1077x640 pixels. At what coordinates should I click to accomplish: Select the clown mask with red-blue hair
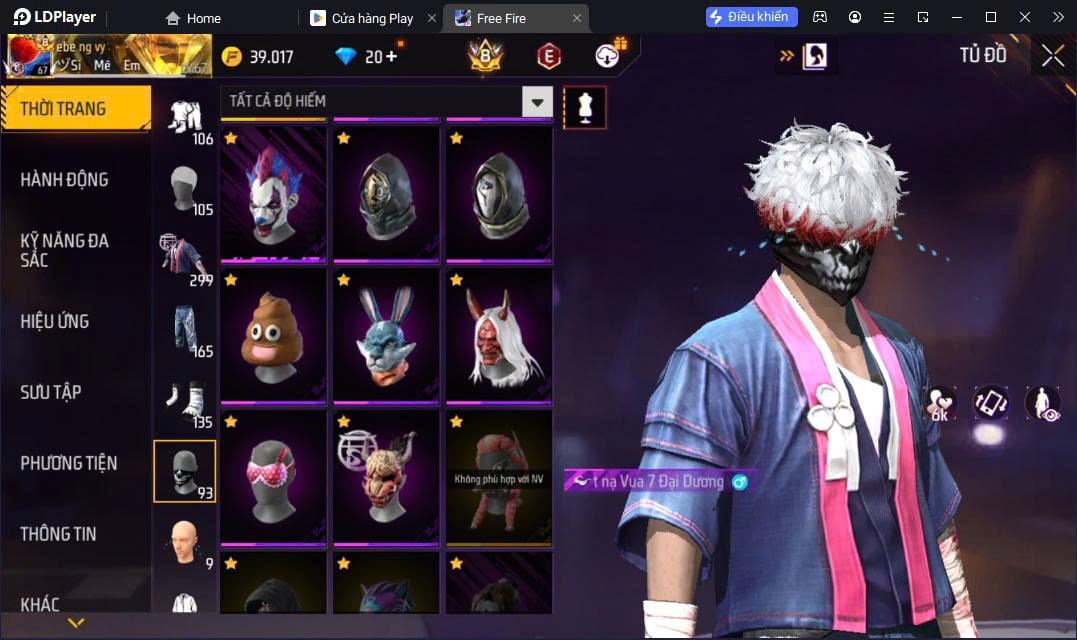pos(274,195)
